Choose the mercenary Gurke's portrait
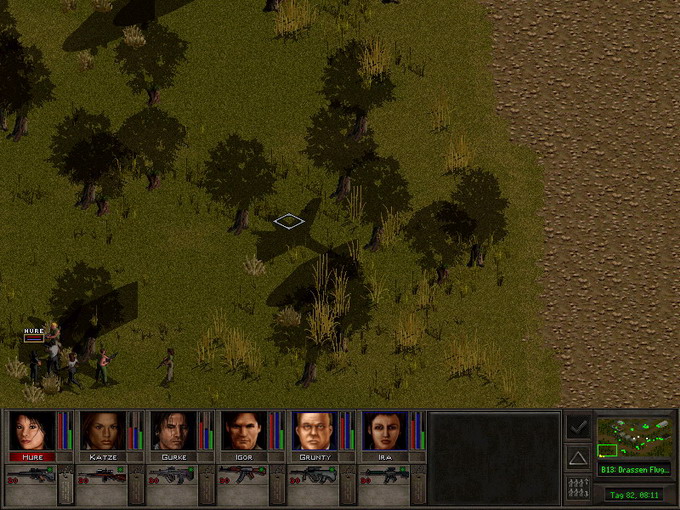The image size is (680, 510). pos(171,431)
